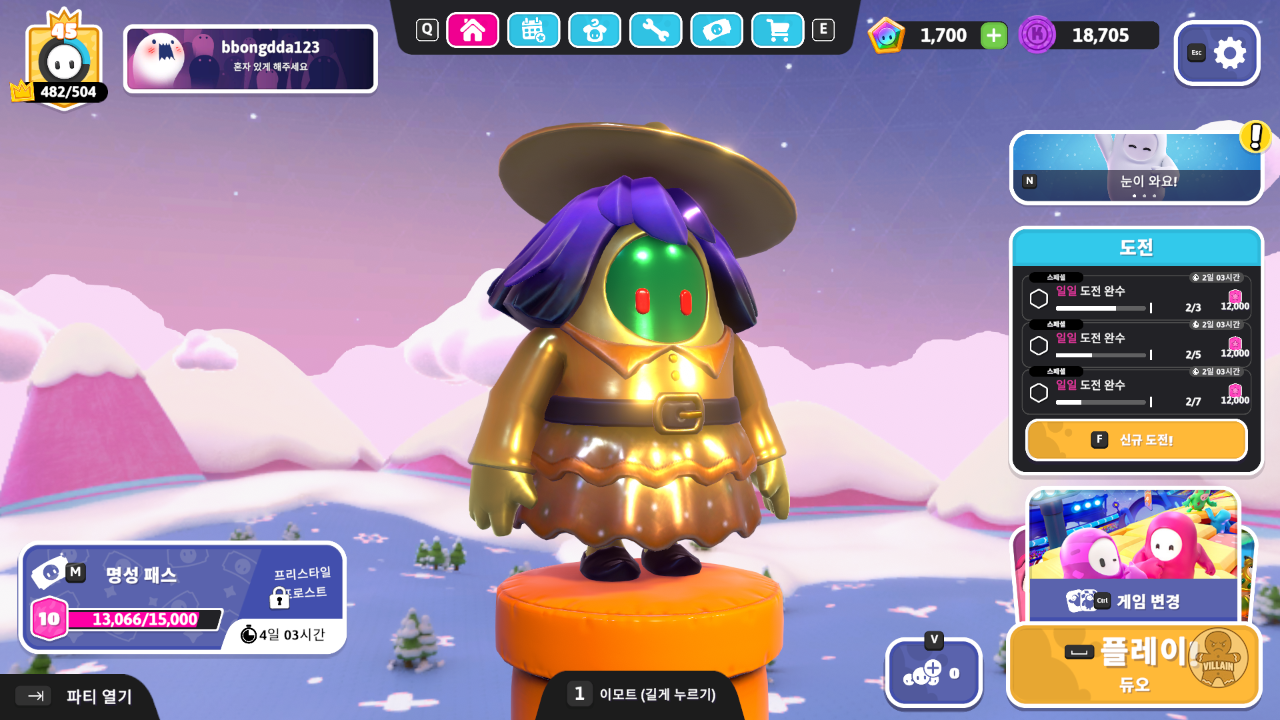Open bbongdda123 player profile banner
This screenshot has height=720, width=1280.
[250, 59]
